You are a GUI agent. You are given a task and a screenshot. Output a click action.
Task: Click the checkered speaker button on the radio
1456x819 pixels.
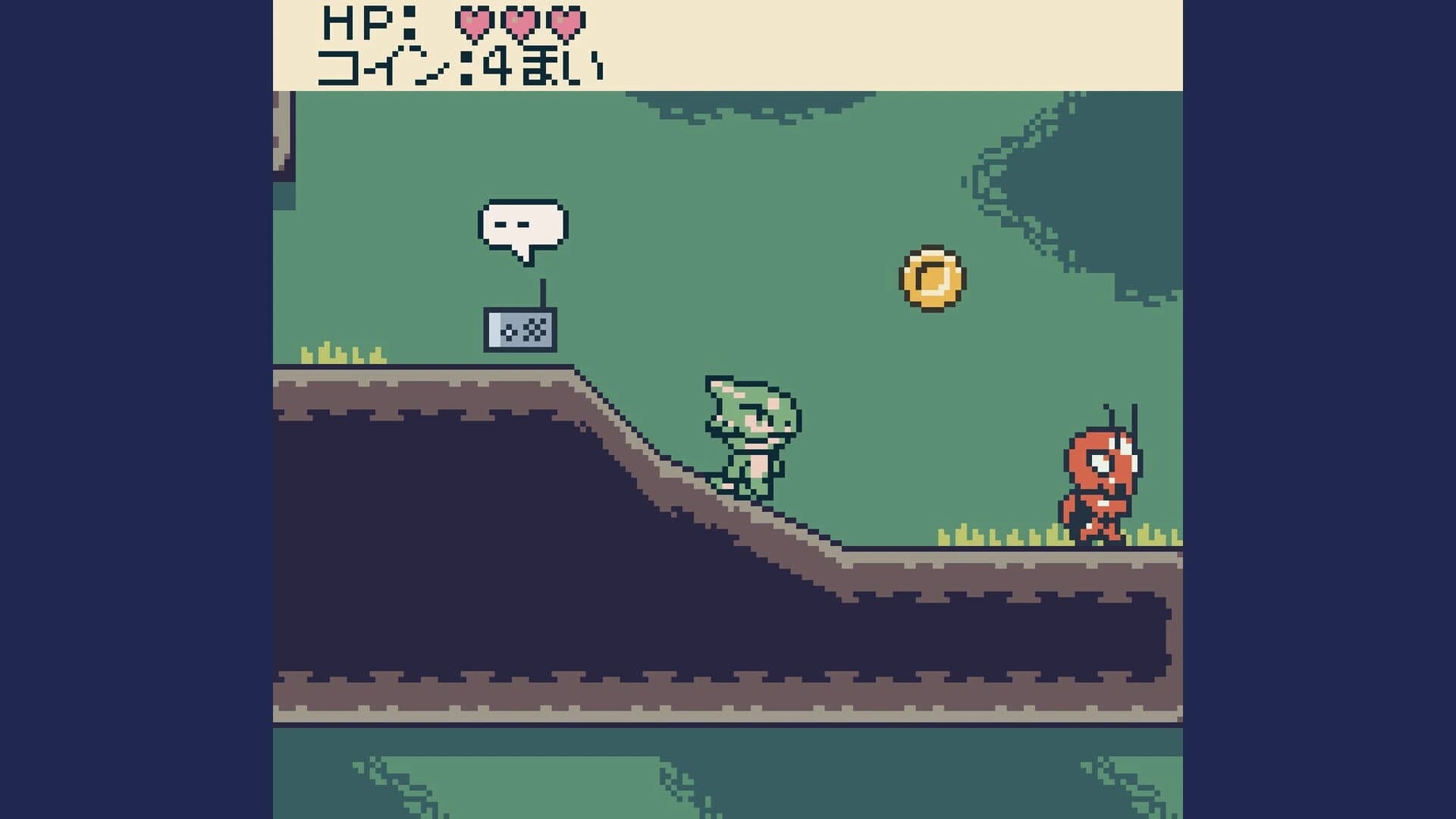(x=534, y=331)
